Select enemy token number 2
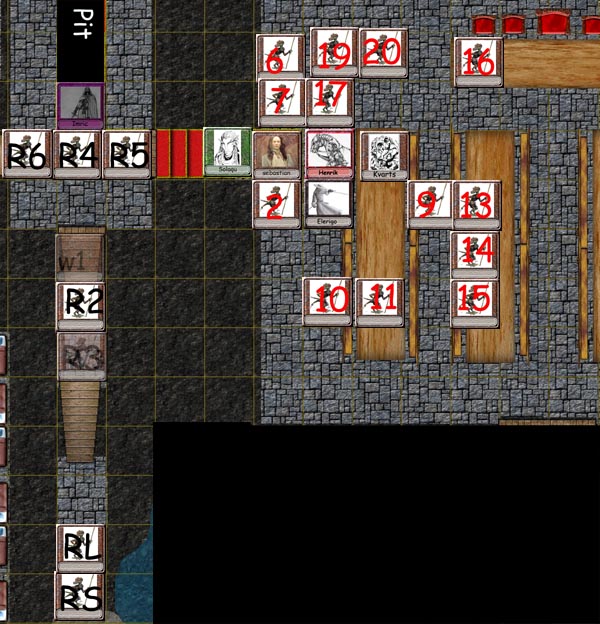600x624 pixels. [x=277, y=204]
